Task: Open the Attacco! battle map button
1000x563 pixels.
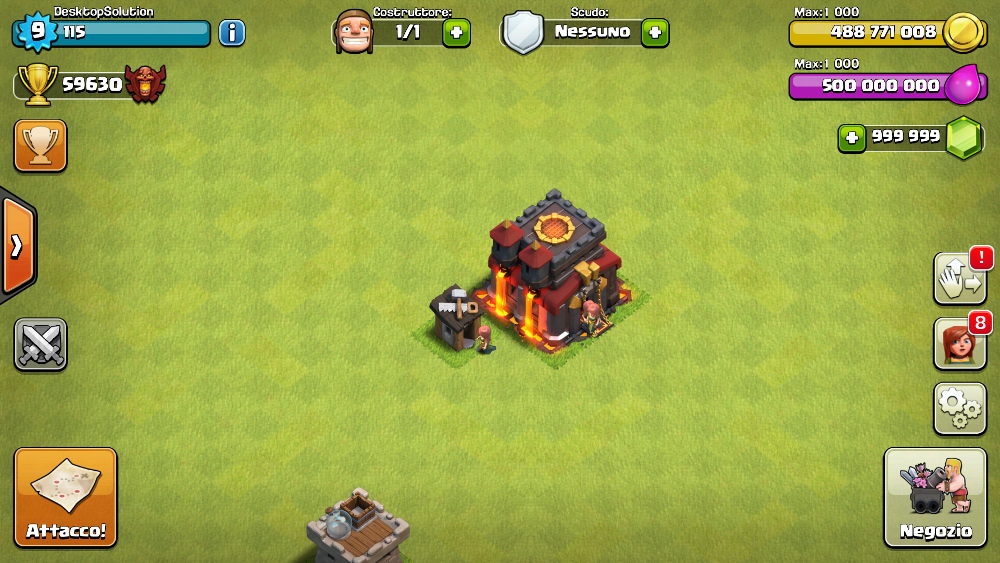Action: [66, 497]
